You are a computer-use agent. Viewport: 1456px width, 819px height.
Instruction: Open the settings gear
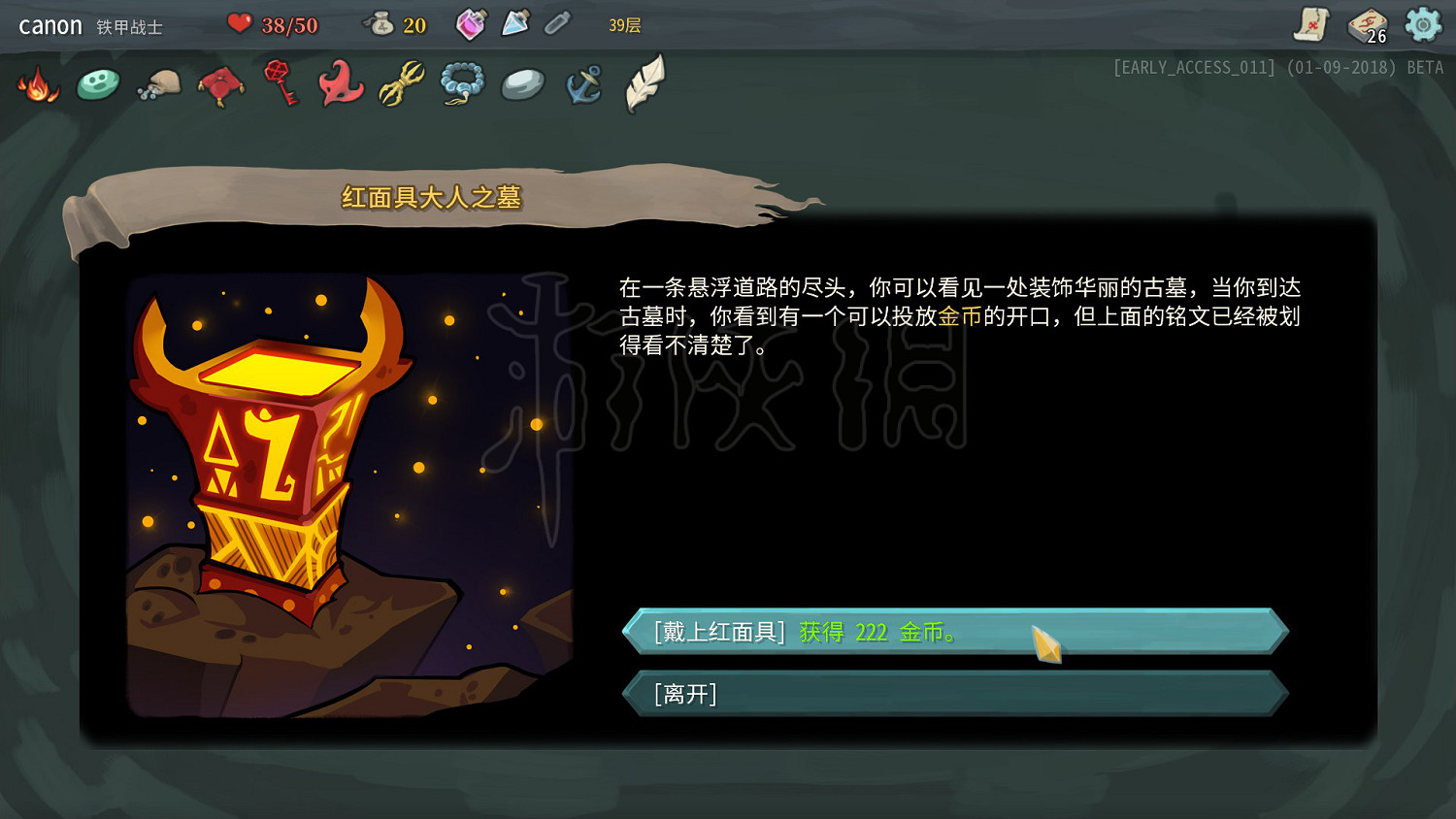coord(1424,23)
